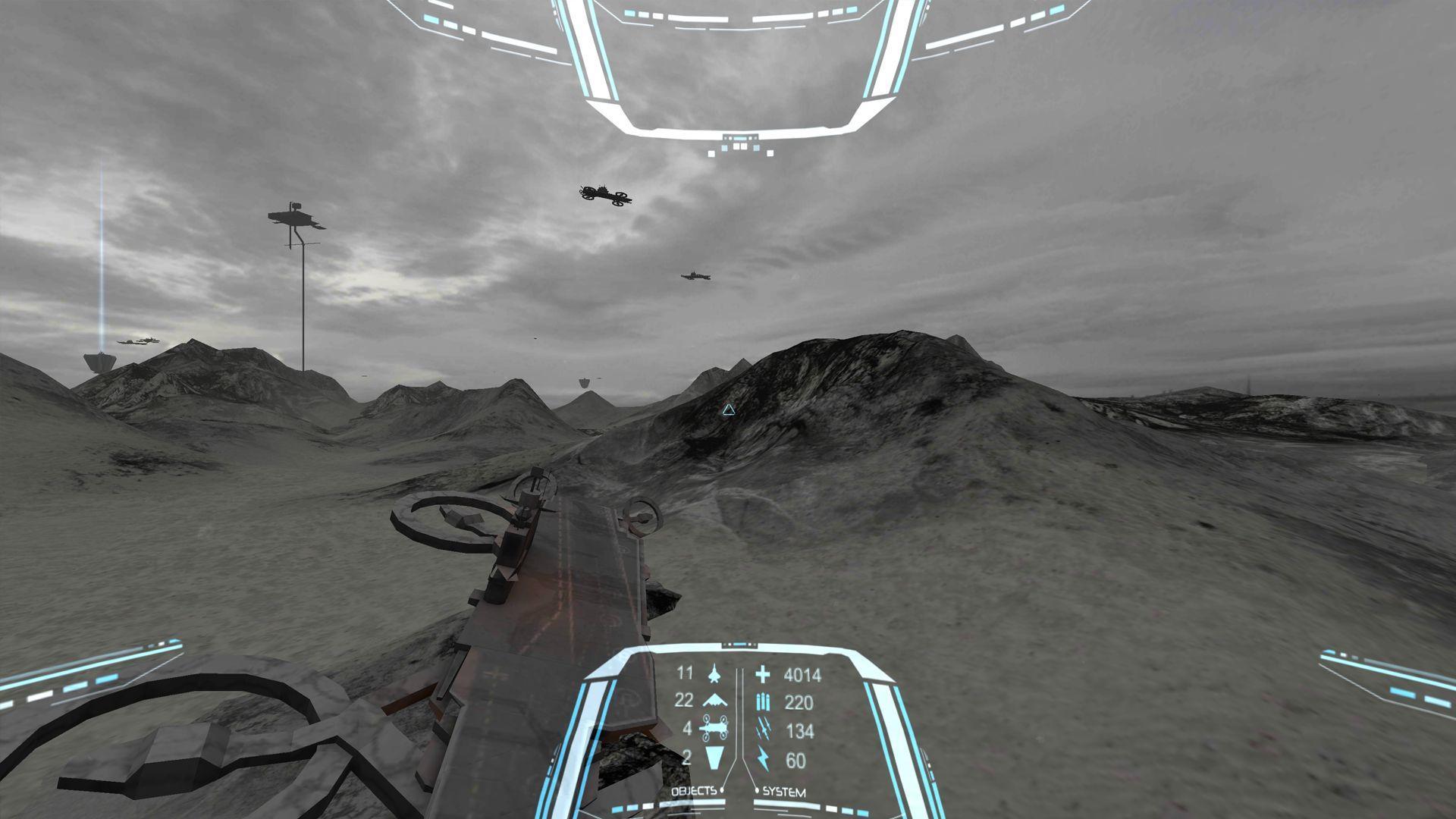This screenshot has height=819, width=1456.
Task: Click the energy bolt icon showing 60
Action: coord(764,758)
